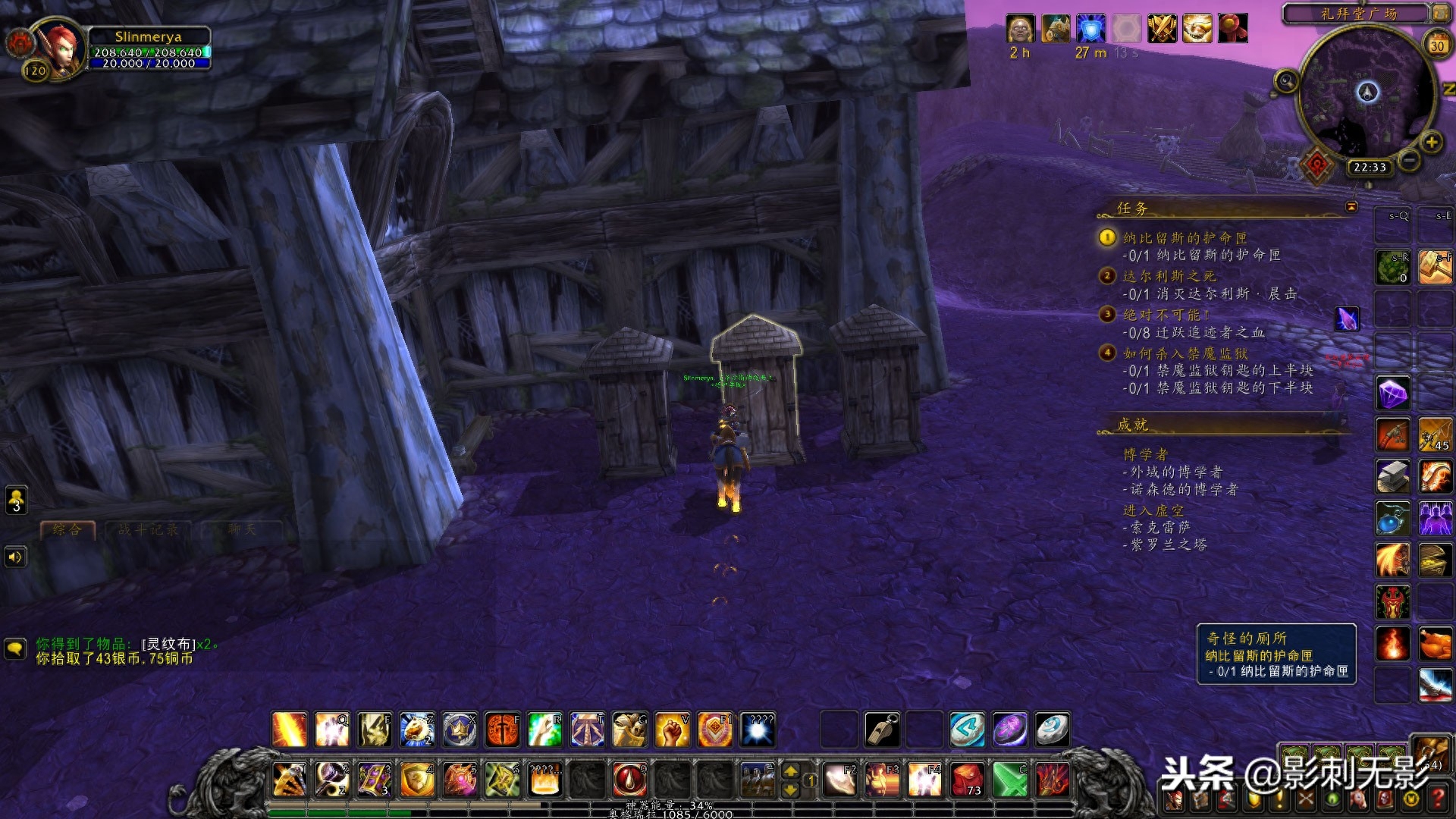The image size is (1456, 819).
Task: Open the 战斗记录 combat log tab
Action: point(148,529)
